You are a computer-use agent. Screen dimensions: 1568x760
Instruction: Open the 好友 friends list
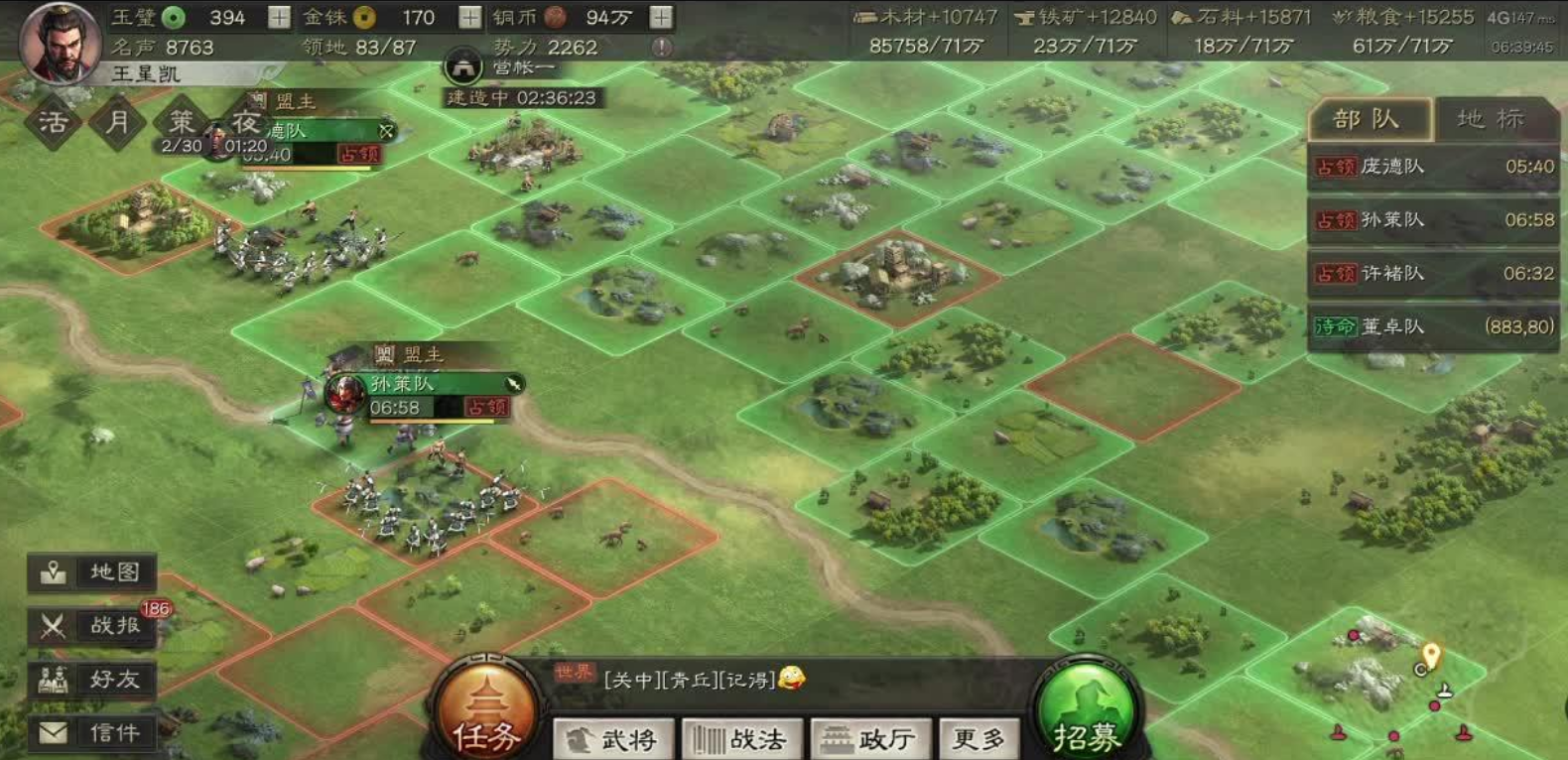pyautogui.click(x=93, y=680)
